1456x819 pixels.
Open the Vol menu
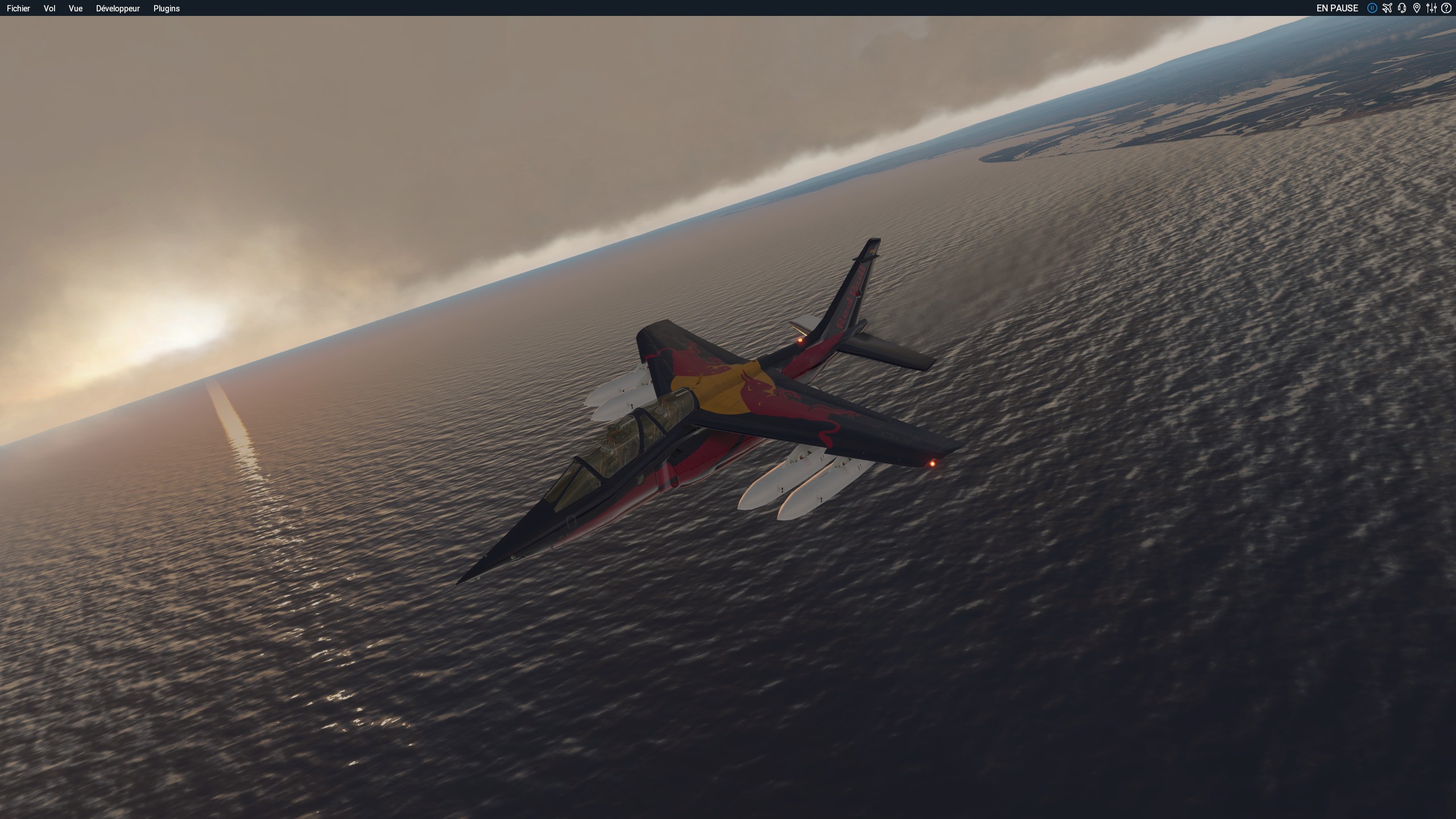(x=49, y=9)
